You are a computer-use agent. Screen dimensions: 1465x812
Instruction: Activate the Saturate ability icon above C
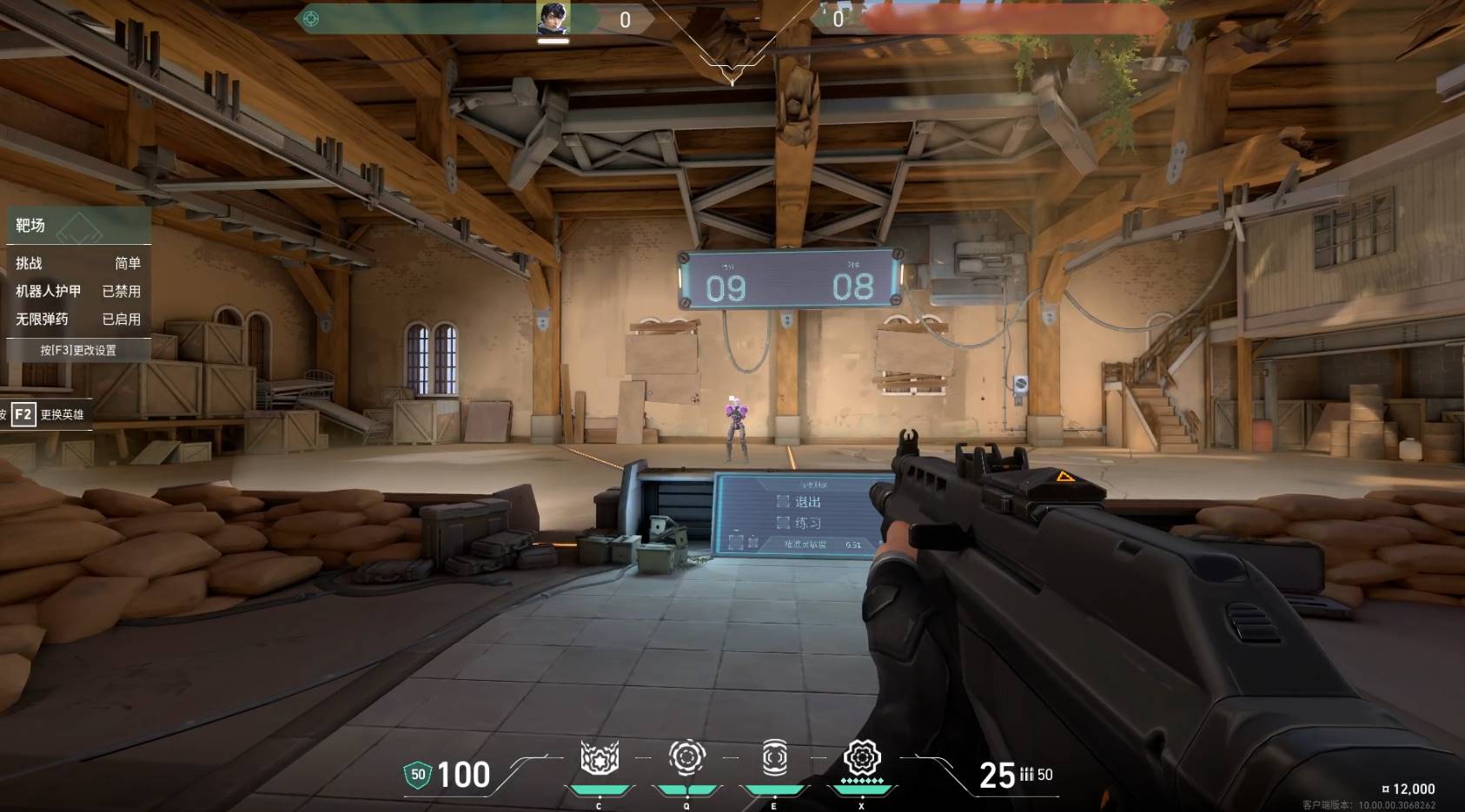click(x=600, y=758)
